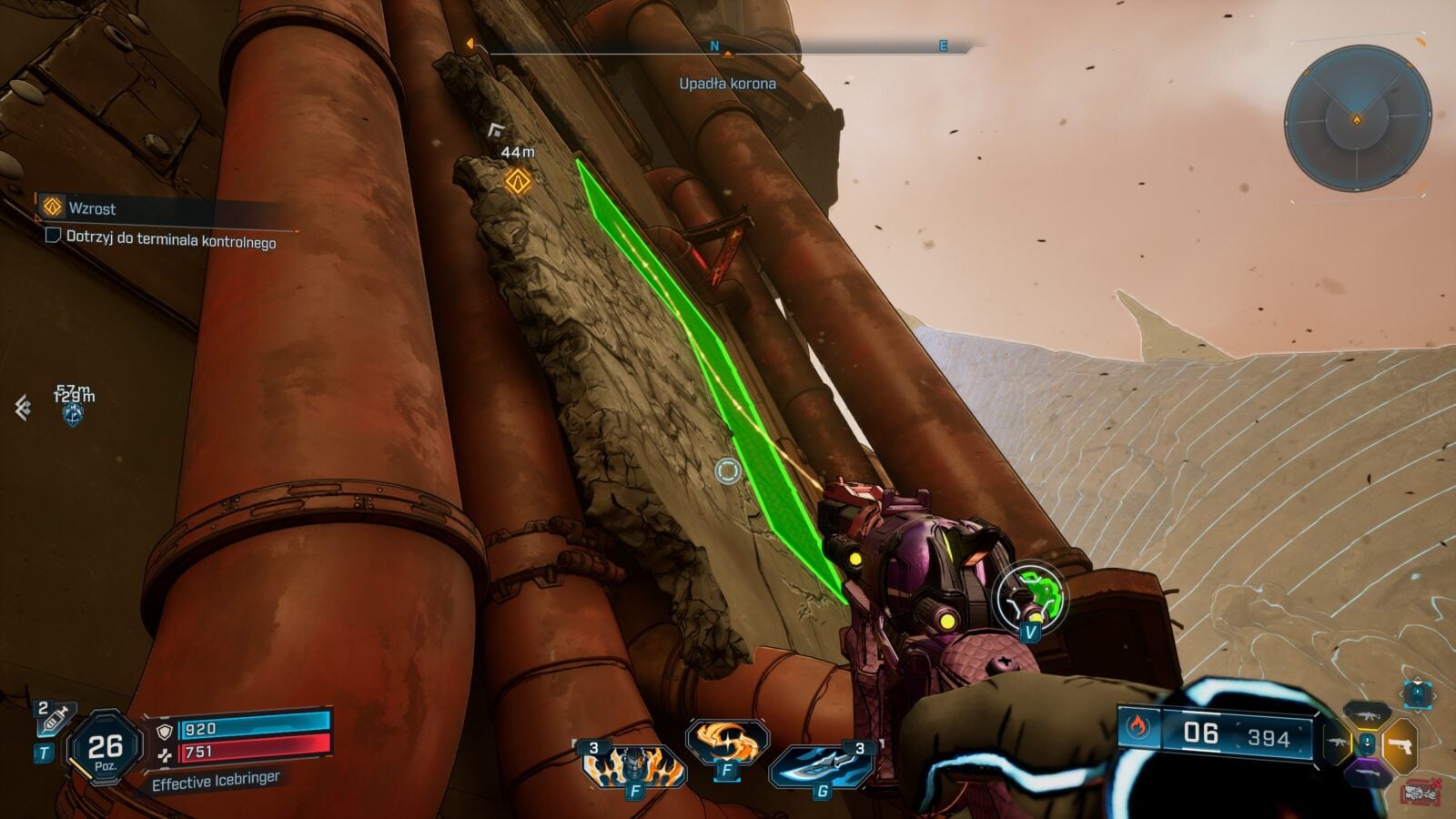
Task: Activate the green grapple hook indicator
Action: pos(1031,597)
